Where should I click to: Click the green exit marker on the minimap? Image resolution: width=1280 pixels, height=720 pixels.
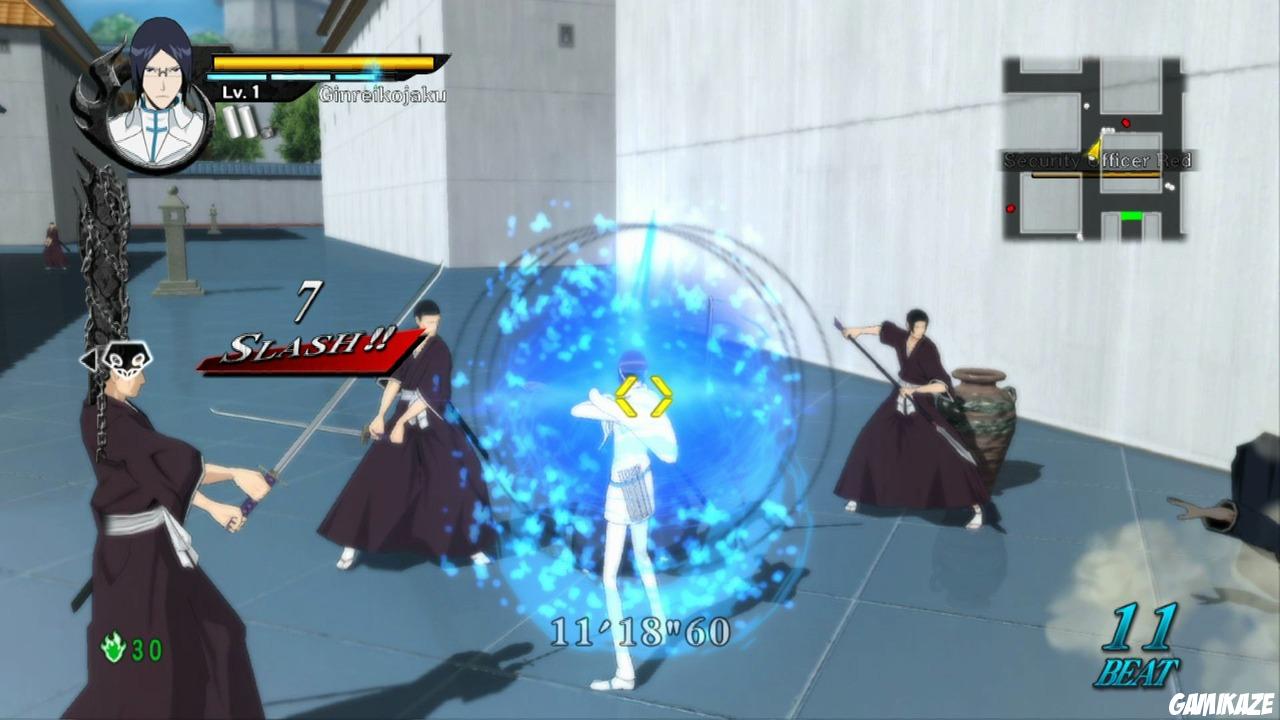tap(1131, 215)
